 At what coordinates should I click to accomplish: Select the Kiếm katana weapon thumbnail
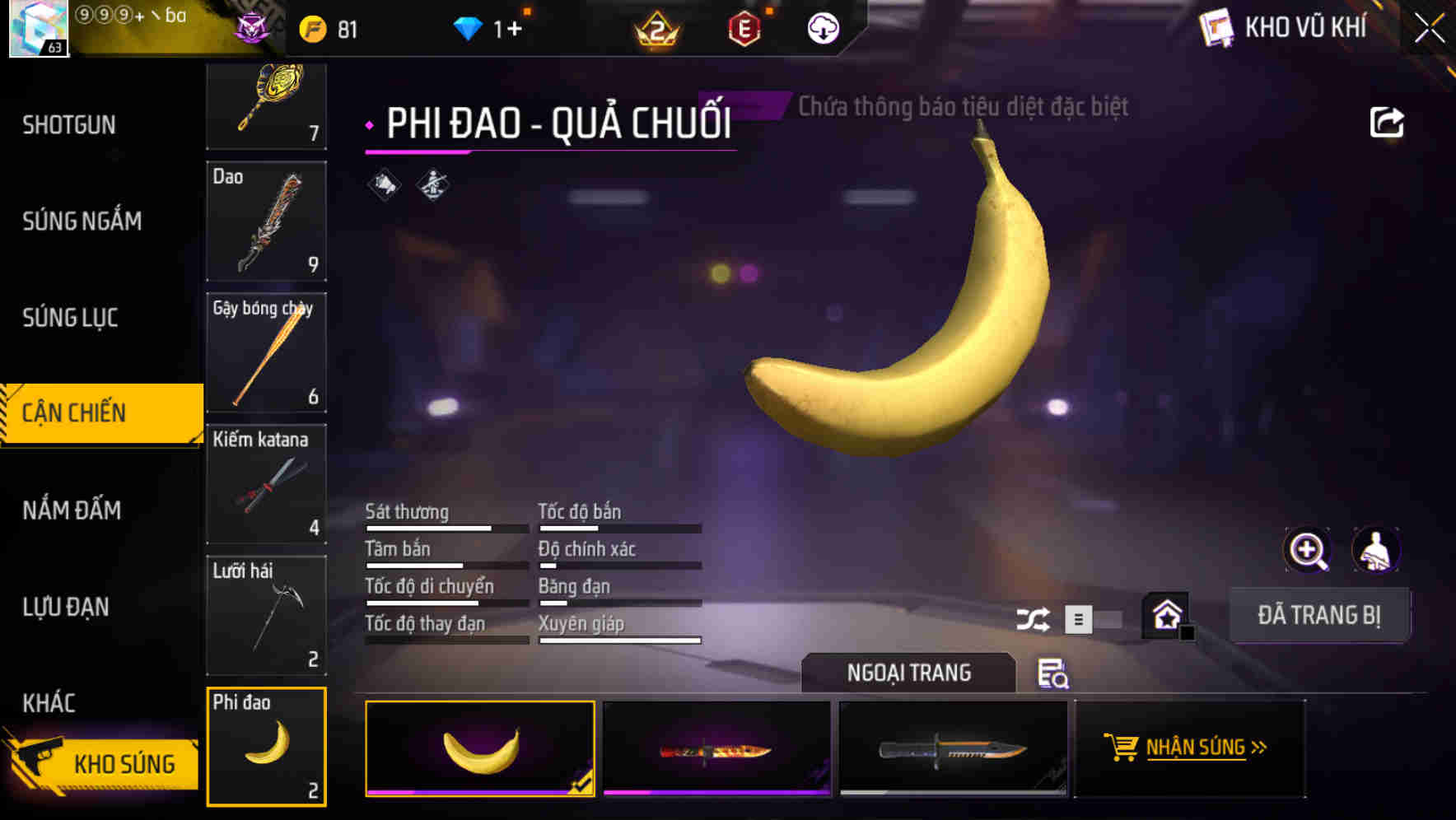coord(266,484)
